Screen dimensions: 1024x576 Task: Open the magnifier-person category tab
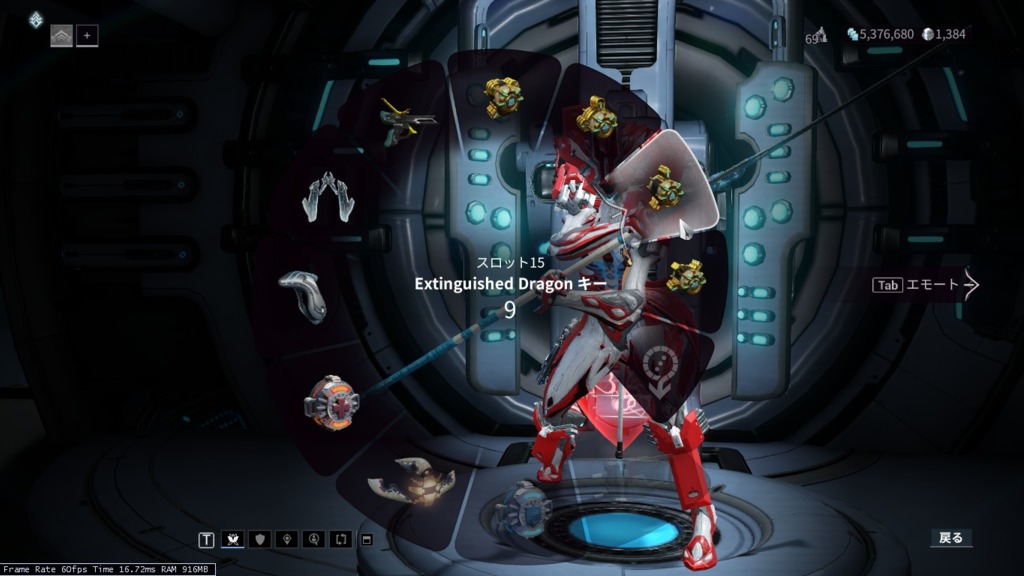(x=314, y=540)
